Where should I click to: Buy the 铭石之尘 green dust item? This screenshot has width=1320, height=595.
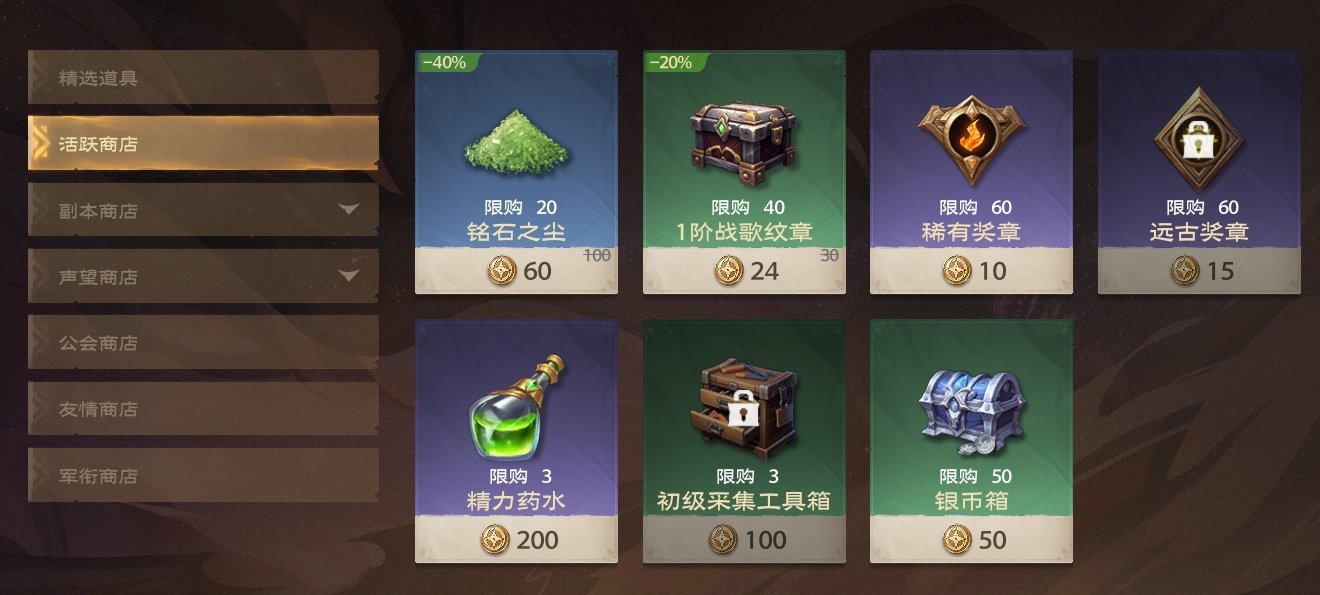516,172
